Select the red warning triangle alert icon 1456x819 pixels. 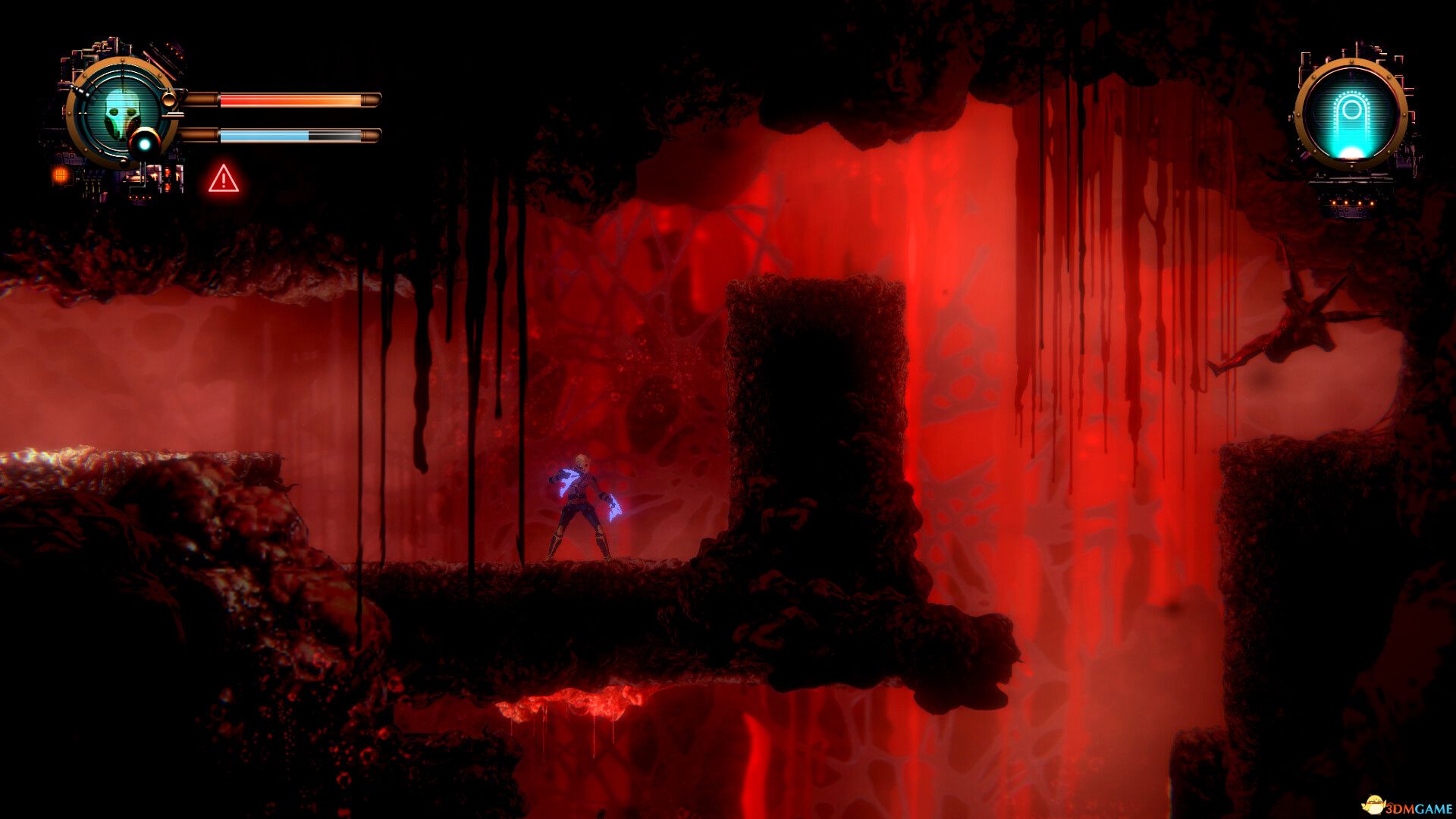[x=222, y=180]
